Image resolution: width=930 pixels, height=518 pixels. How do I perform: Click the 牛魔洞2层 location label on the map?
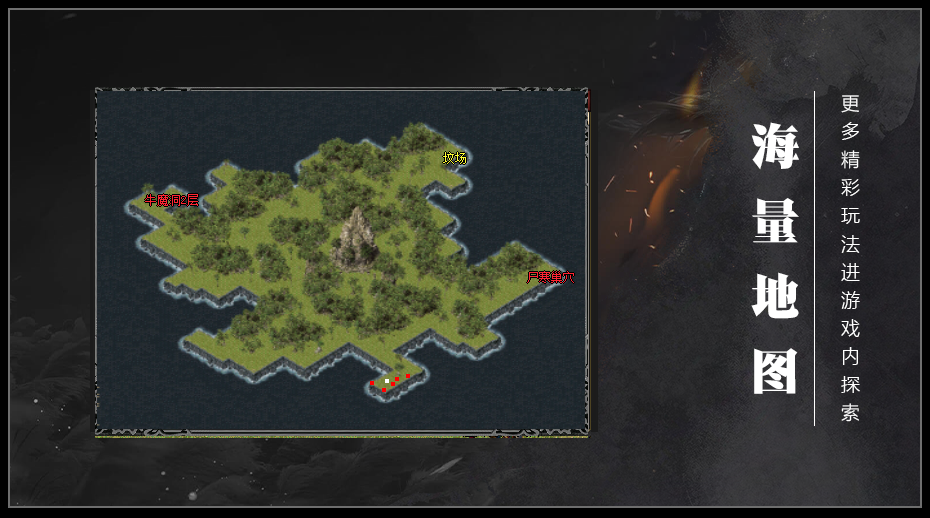tap(172, 200)
